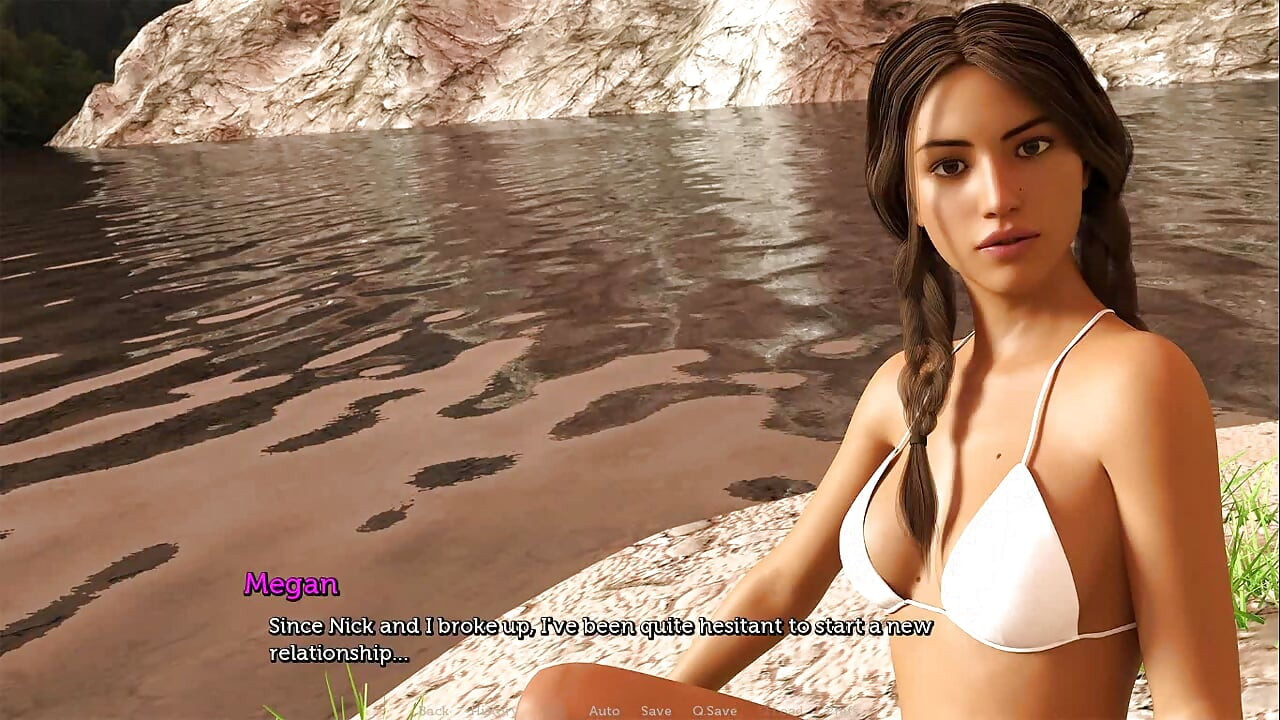
Task: Open the Save screen
Action: coord(656,711)
